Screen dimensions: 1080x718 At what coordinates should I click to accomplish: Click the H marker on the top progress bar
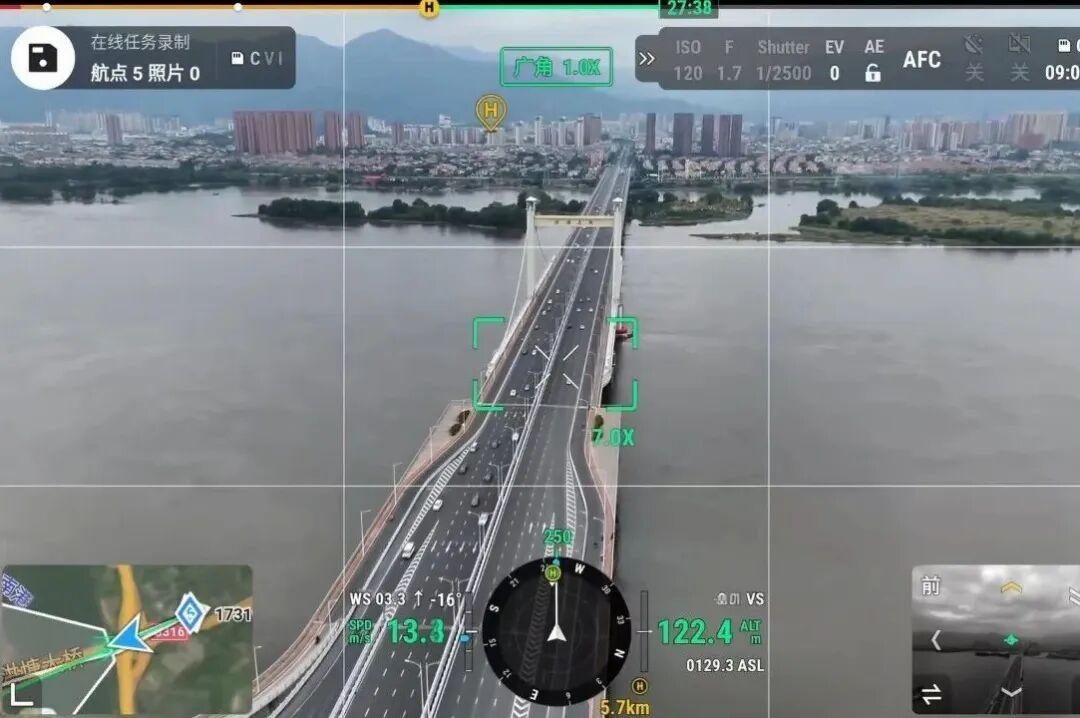click(429, 8)
